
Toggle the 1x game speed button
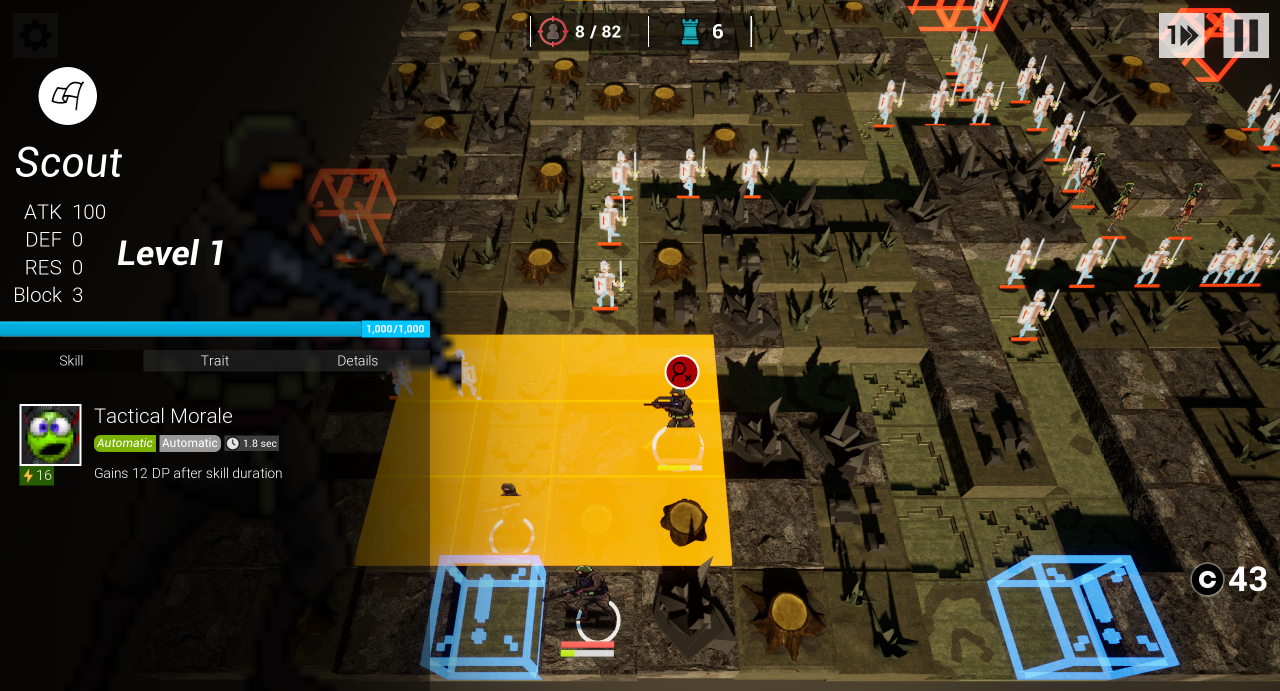pyautogui.click(x=1182, y=36)
